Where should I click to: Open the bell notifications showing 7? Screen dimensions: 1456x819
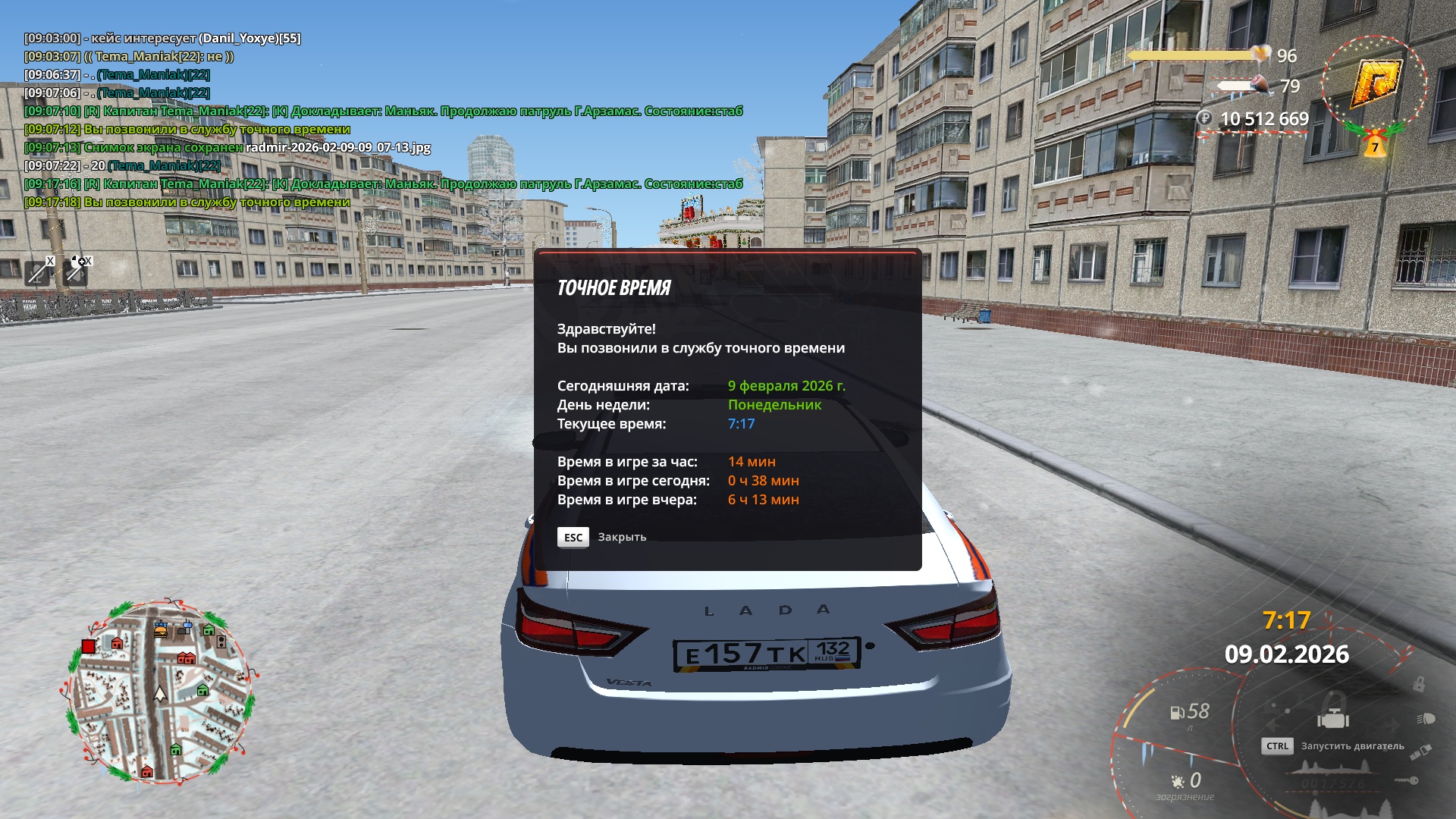1374,146
